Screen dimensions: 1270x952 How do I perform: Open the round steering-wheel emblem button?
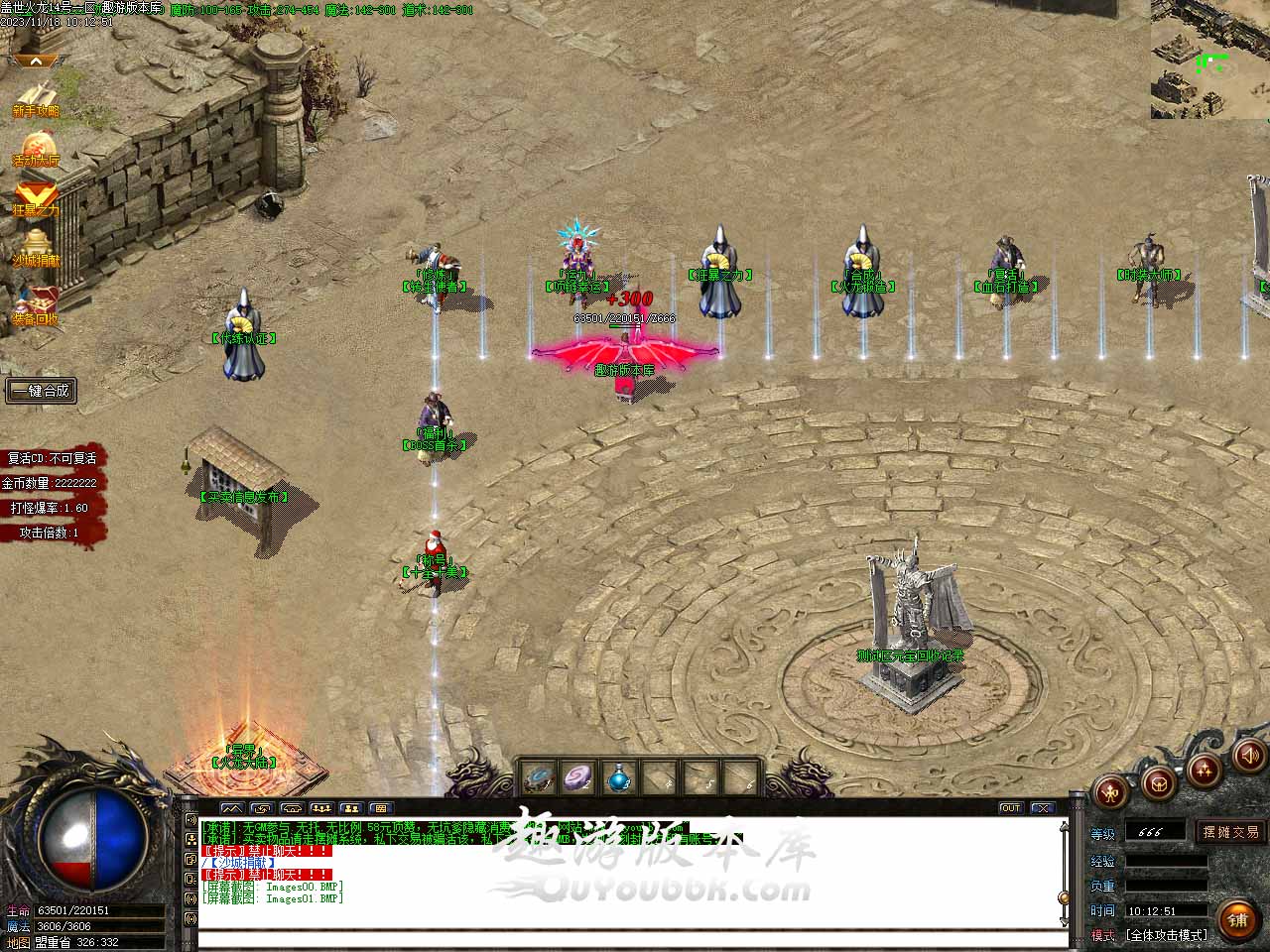(1157, 784)
